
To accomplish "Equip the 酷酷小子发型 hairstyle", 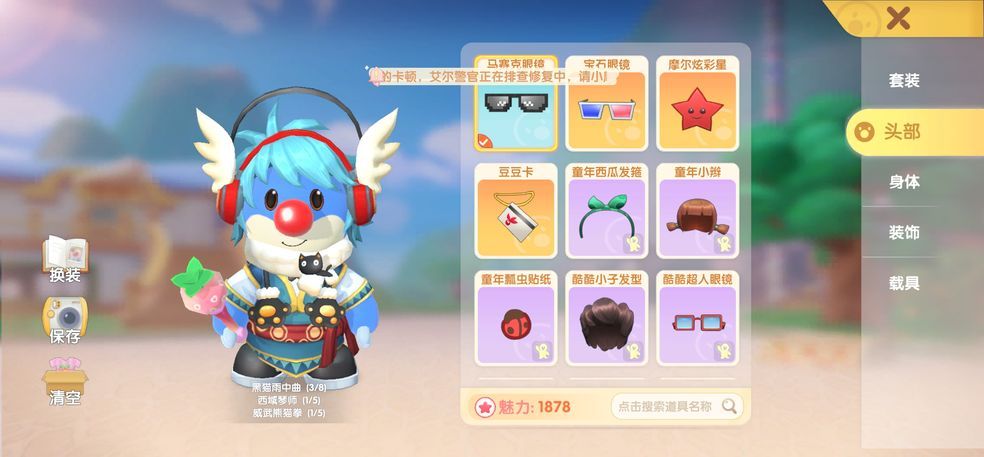I will point(606,320).
